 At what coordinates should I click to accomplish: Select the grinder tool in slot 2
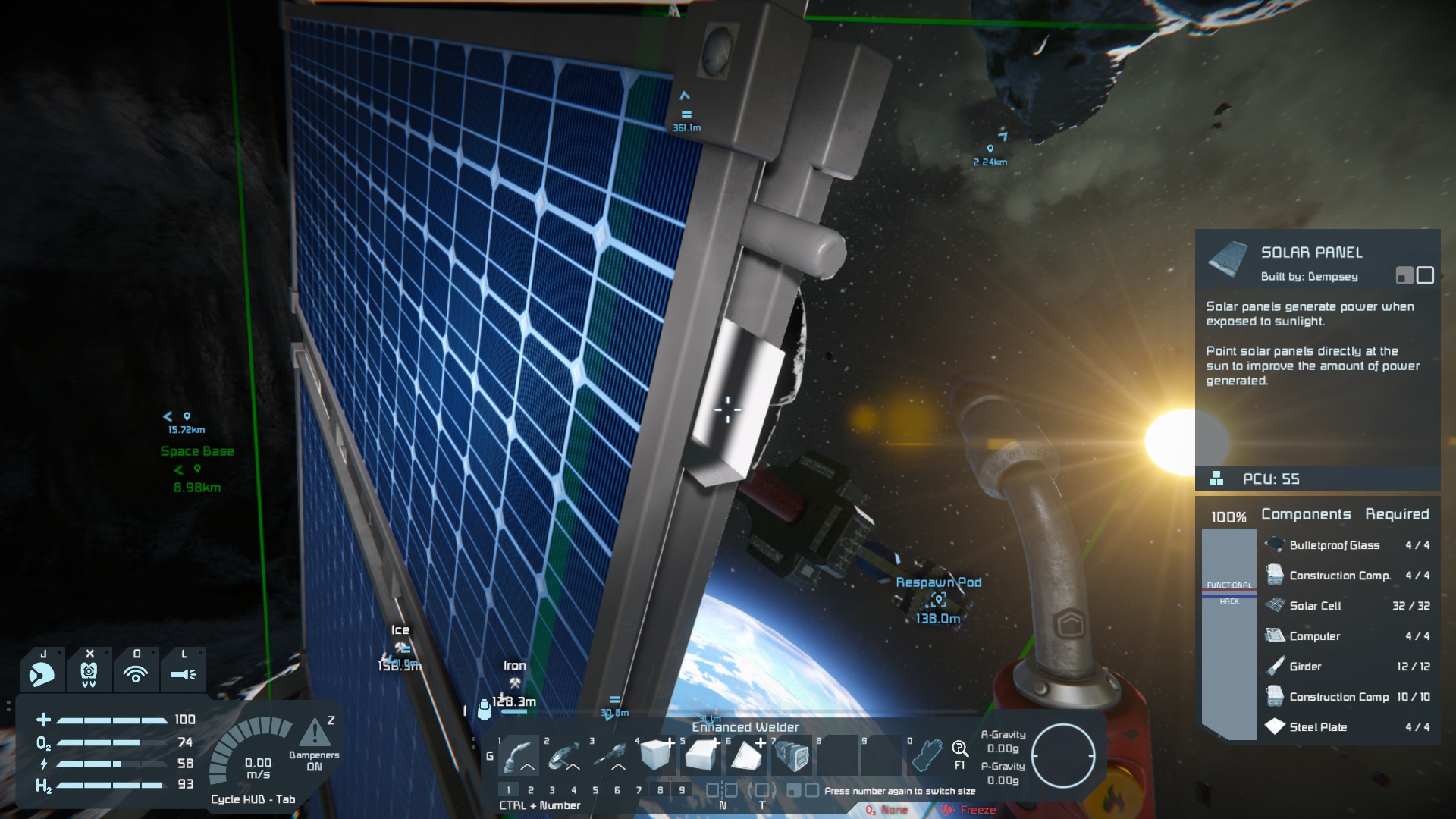pos(565,755)
